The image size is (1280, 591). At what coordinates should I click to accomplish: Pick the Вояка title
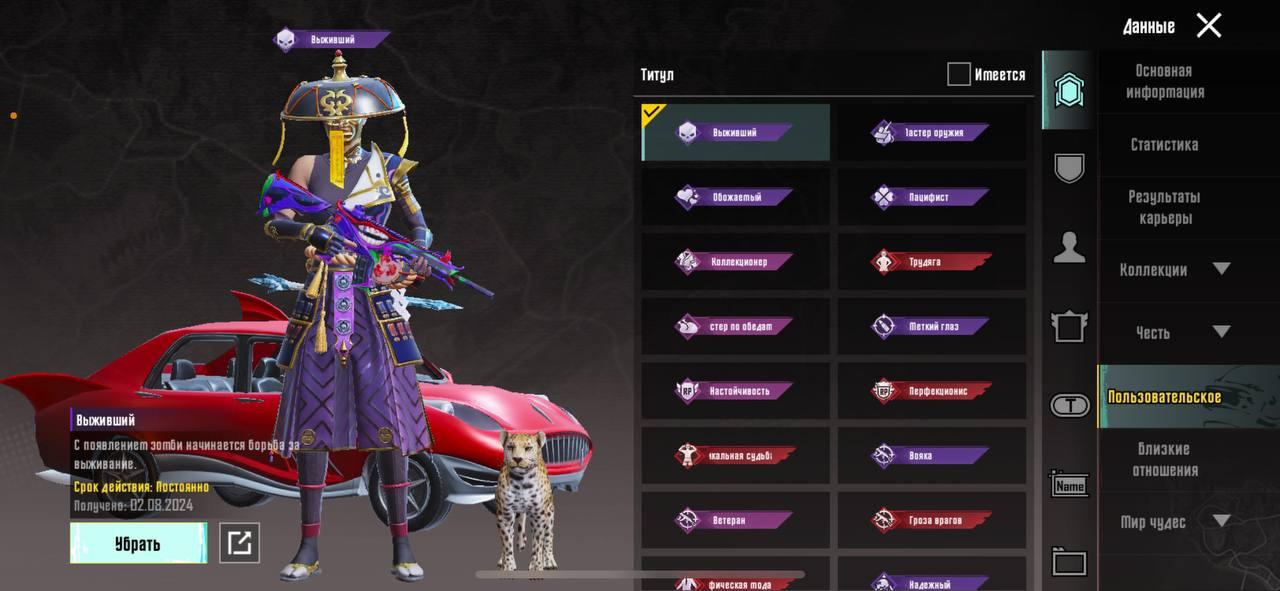pos(931,455)
